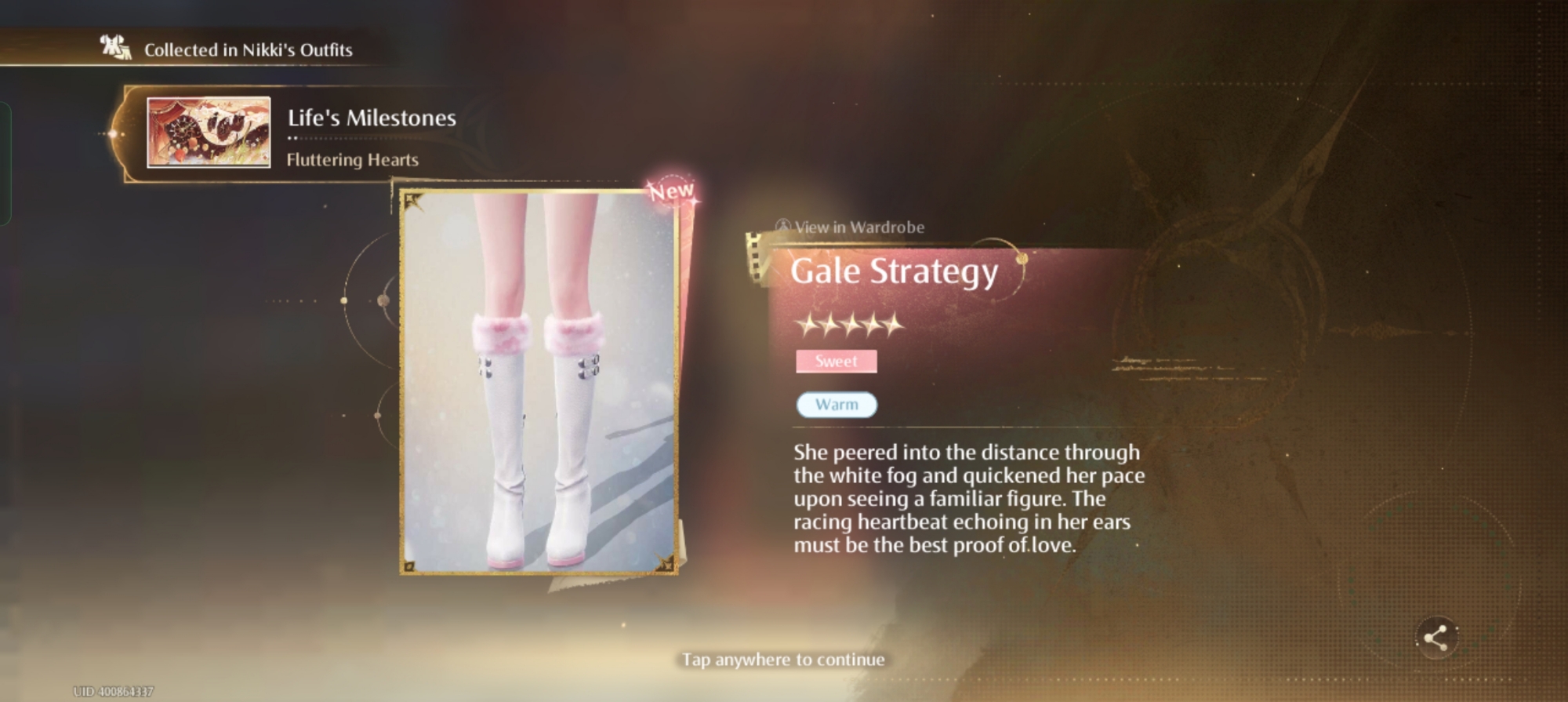
Task: Click the Warm attribute tag
Action: pyautogui.click(x=837, y=405)
